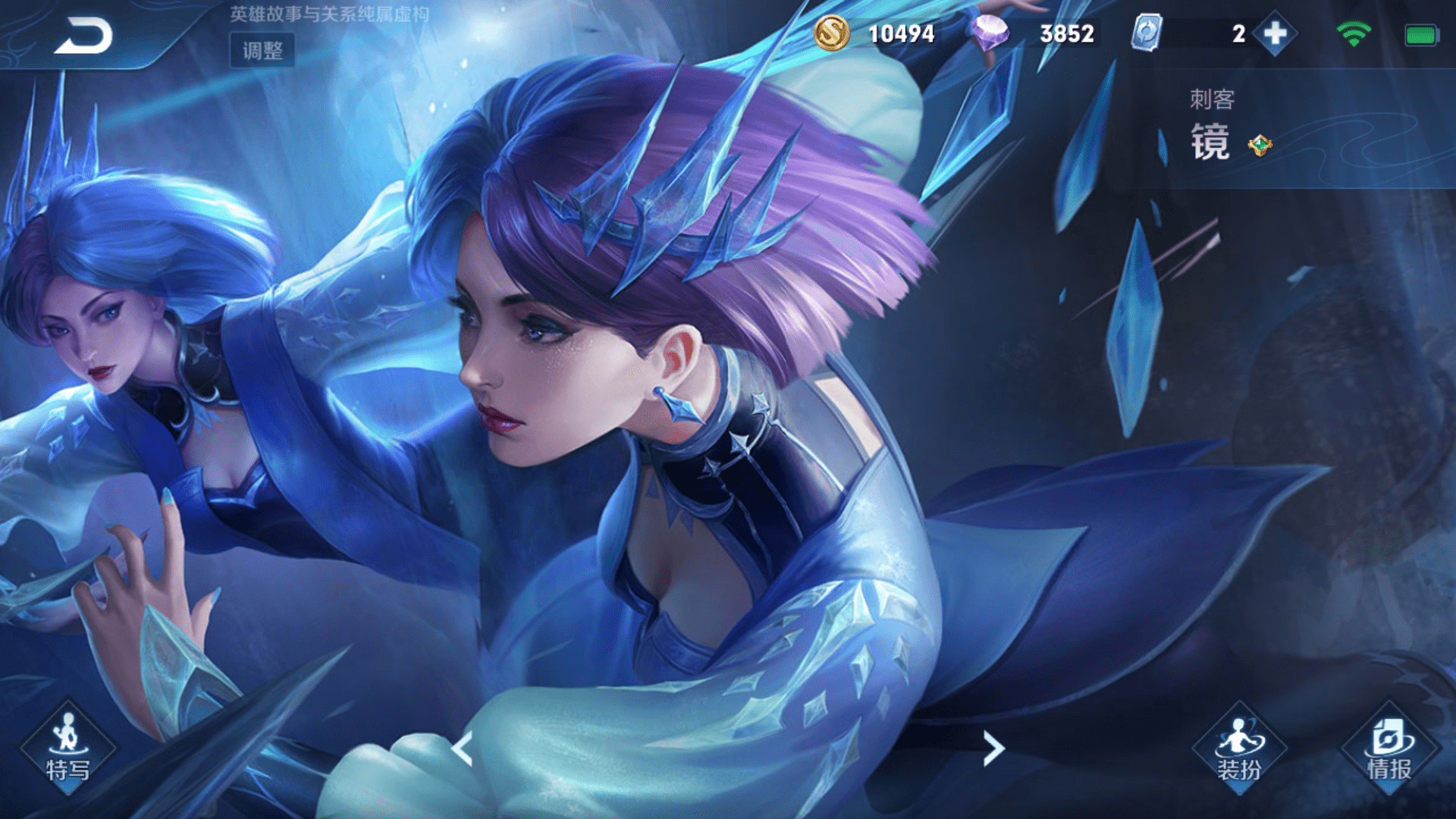Show the next hero with right arrow

(993, 748)
